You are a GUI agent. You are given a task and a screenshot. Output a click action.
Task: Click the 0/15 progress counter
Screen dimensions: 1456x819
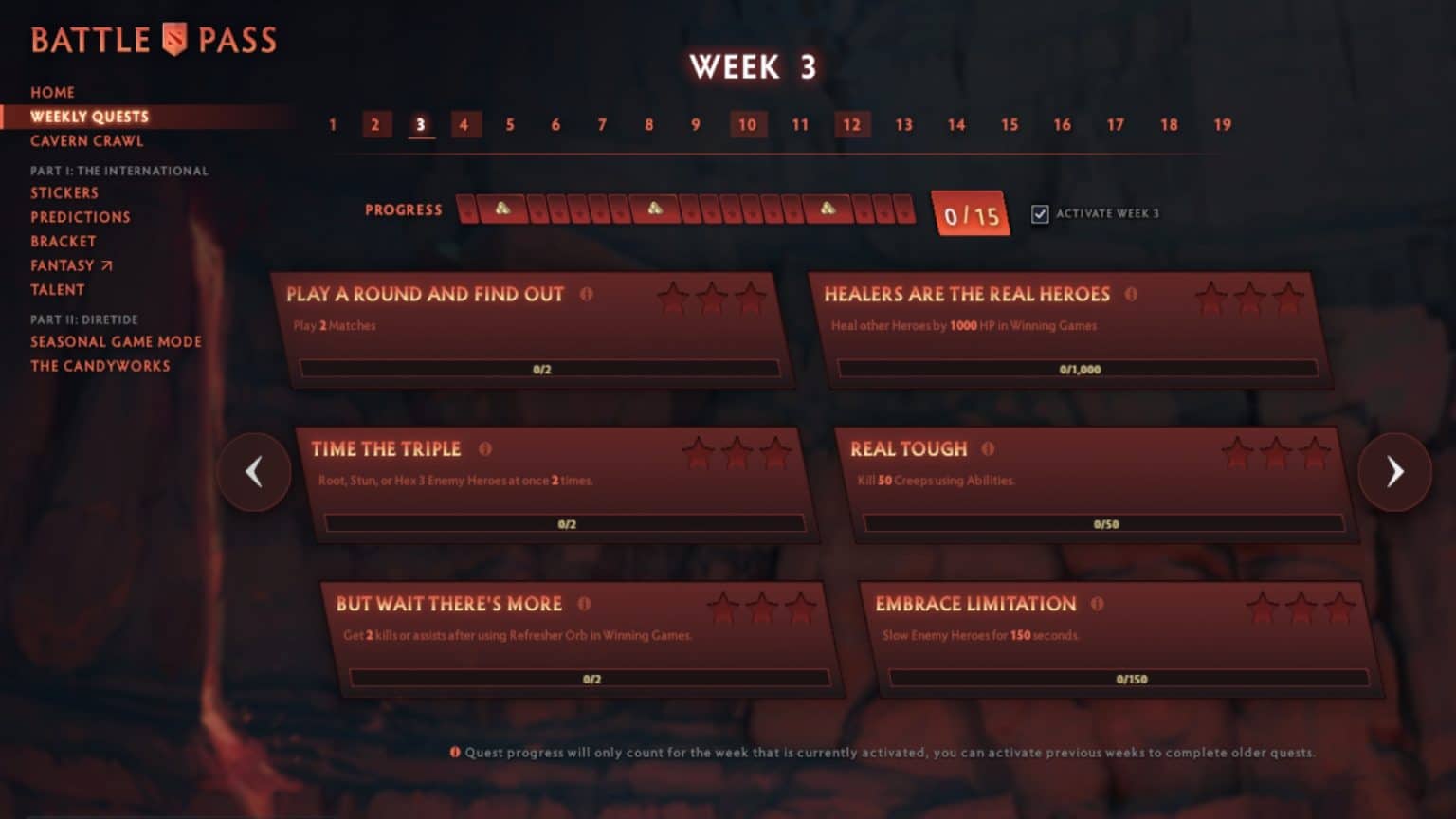(969, 214)
